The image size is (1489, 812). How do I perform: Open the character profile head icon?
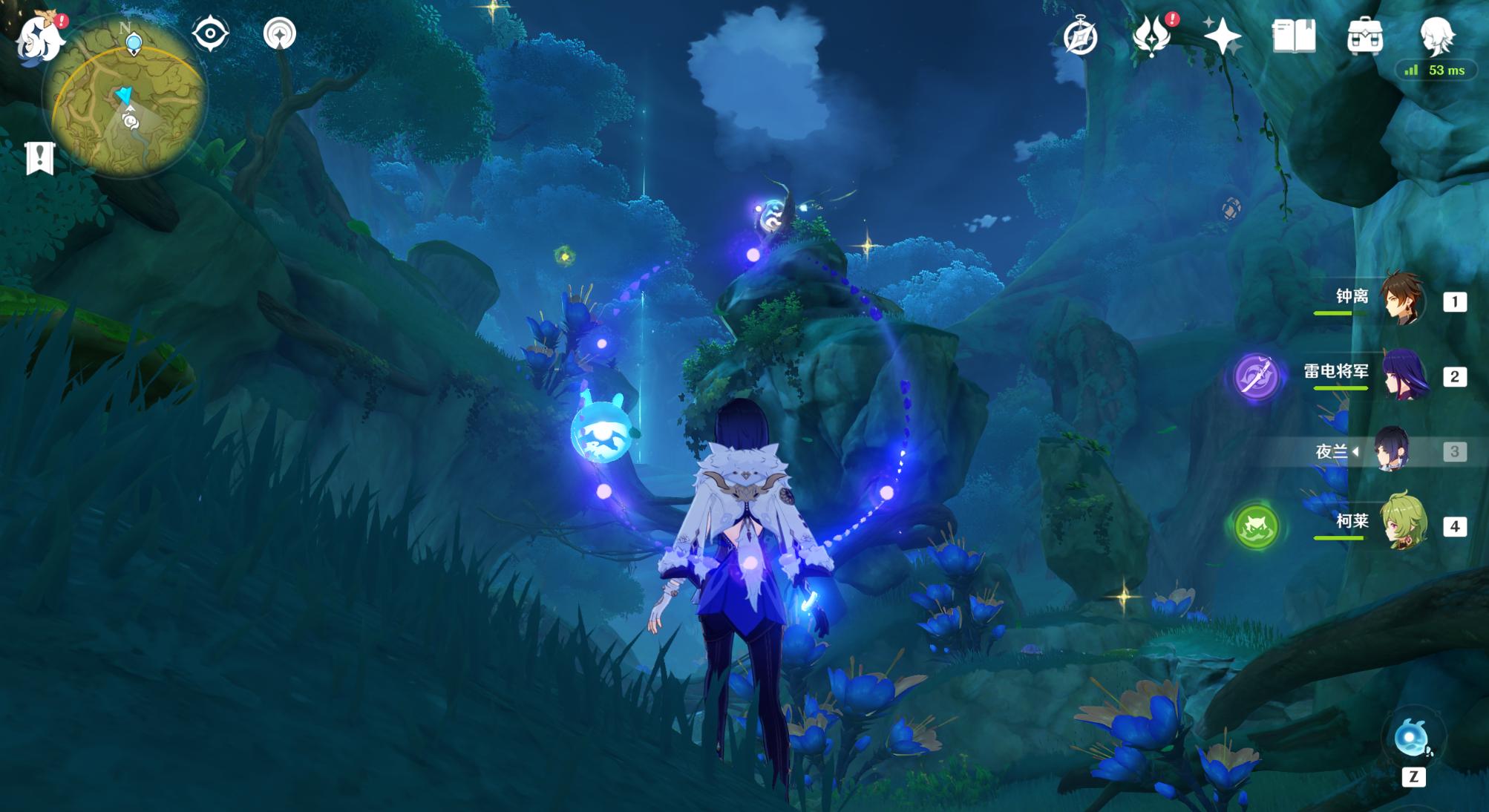pos(1437,36)
